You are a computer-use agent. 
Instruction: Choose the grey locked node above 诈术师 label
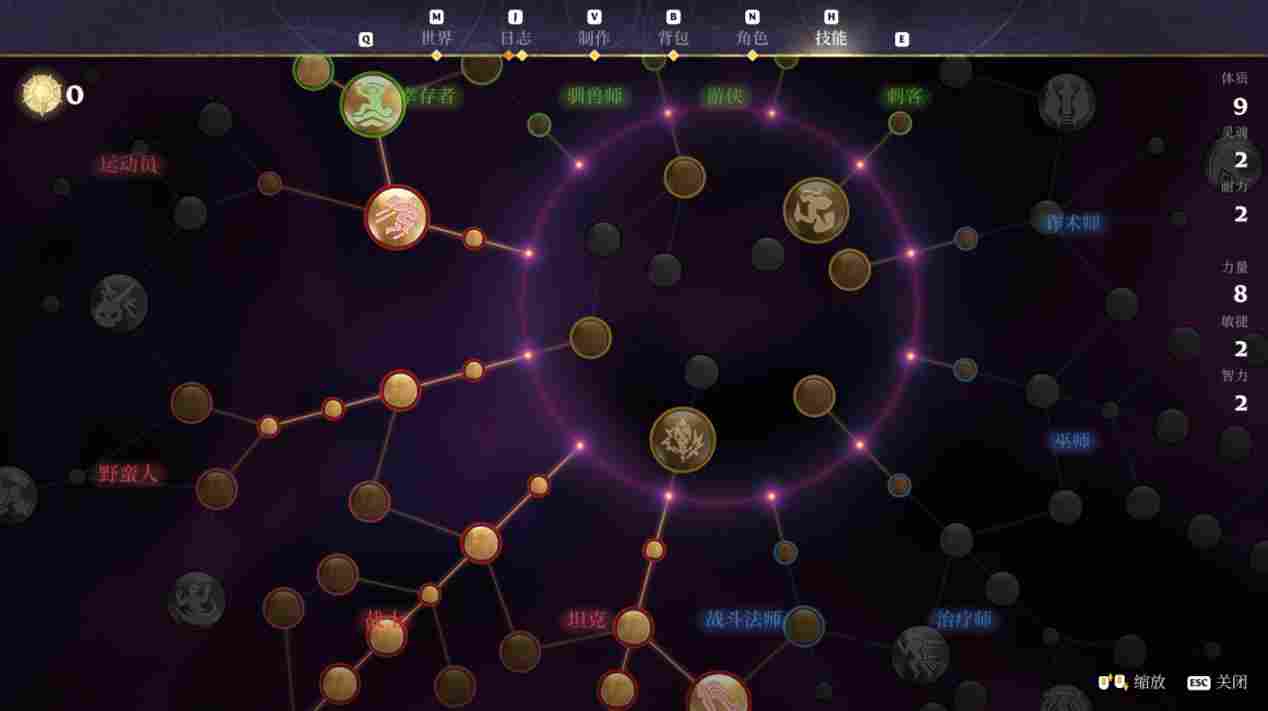[x=1067, y=102]
